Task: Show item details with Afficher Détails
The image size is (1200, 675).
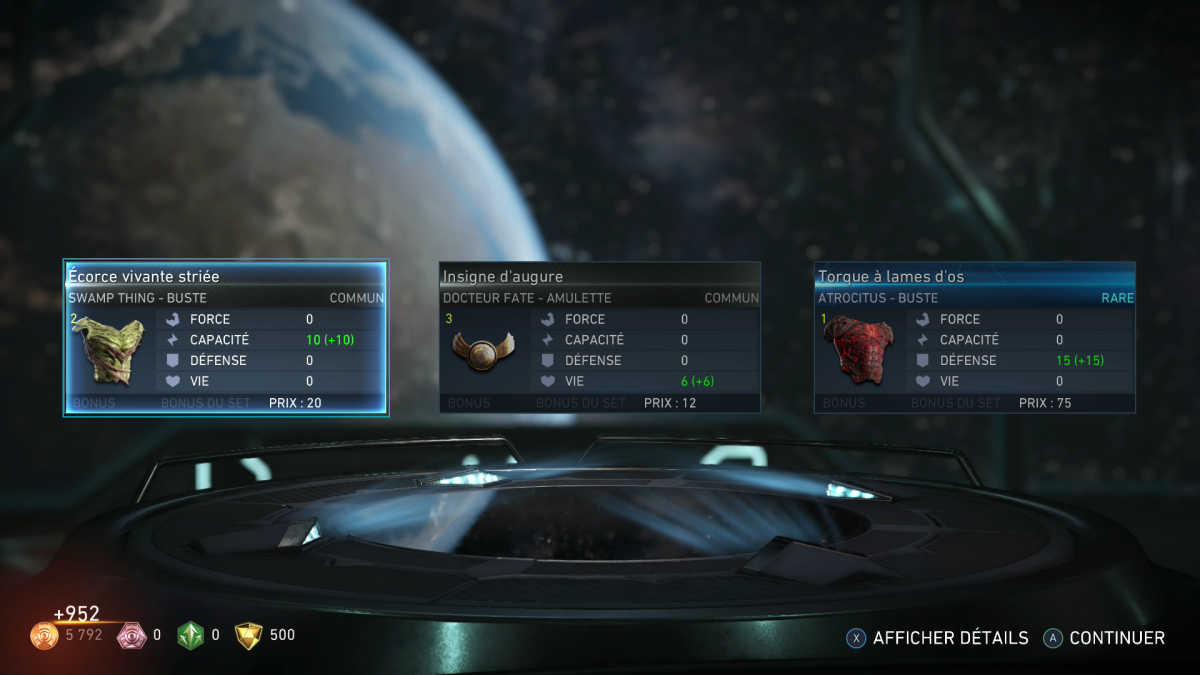Action: [937, 638]
